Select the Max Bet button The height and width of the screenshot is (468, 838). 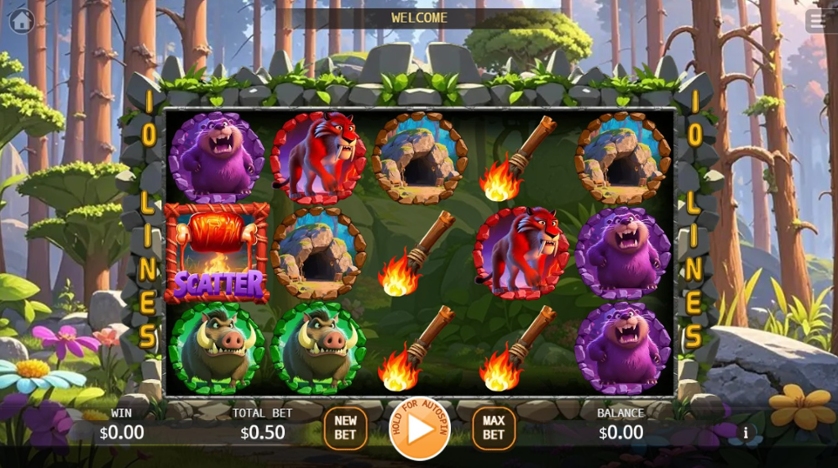[x=493, y=427]
